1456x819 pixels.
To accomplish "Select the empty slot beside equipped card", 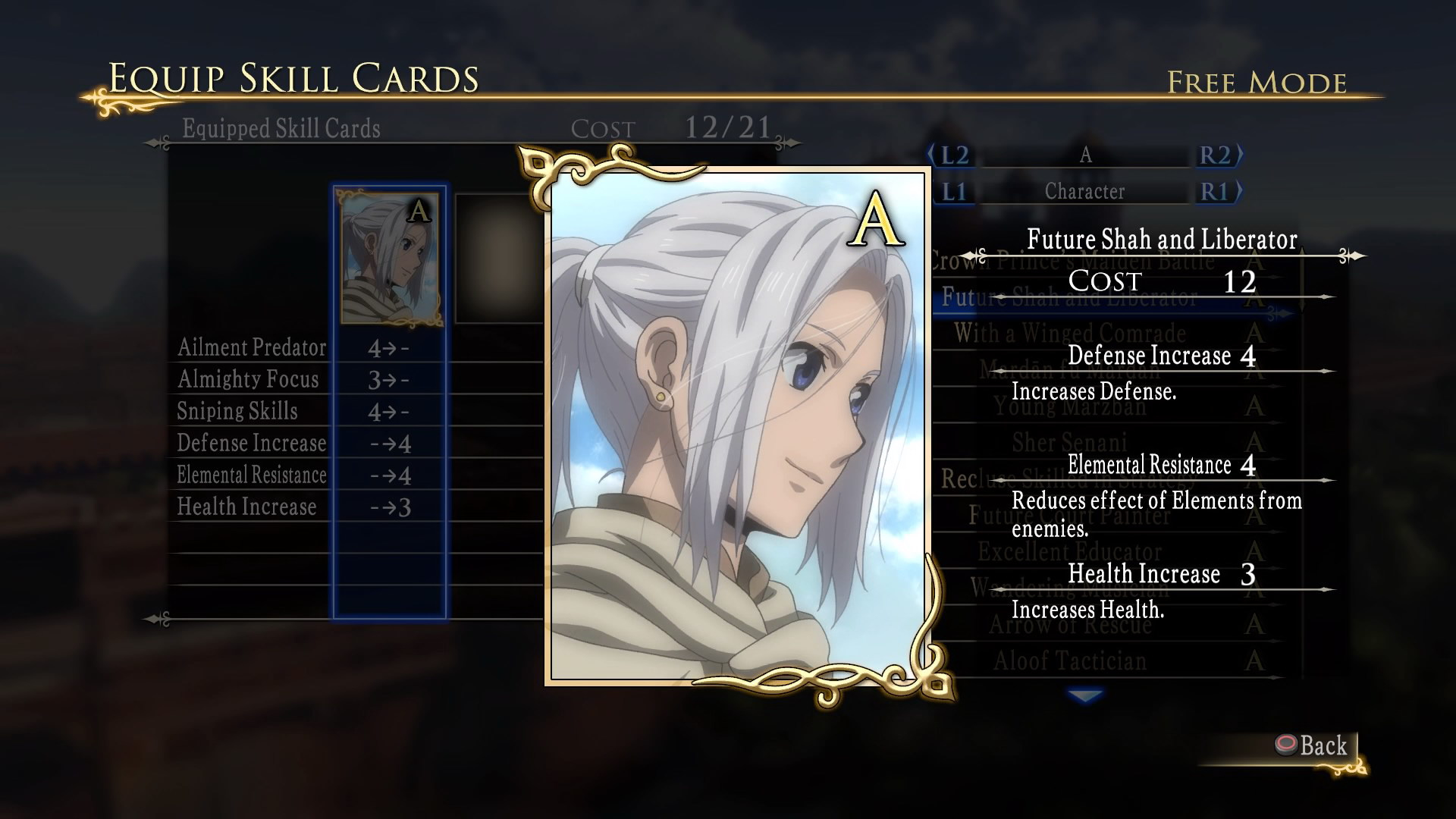I will pos(498,259).
